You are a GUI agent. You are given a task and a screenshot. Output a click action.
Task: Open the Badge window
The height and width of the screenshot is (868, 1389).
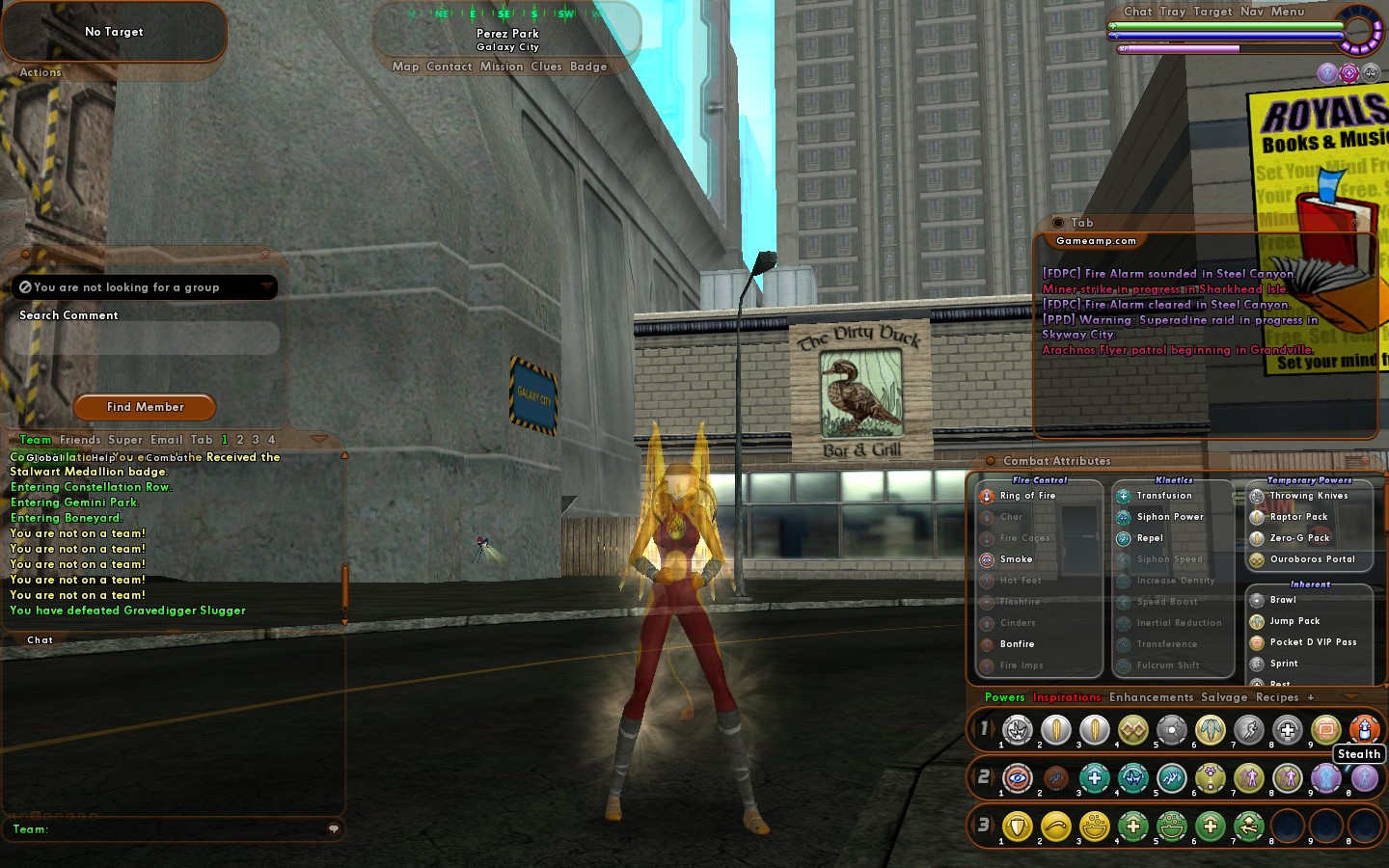pos(588,67)
